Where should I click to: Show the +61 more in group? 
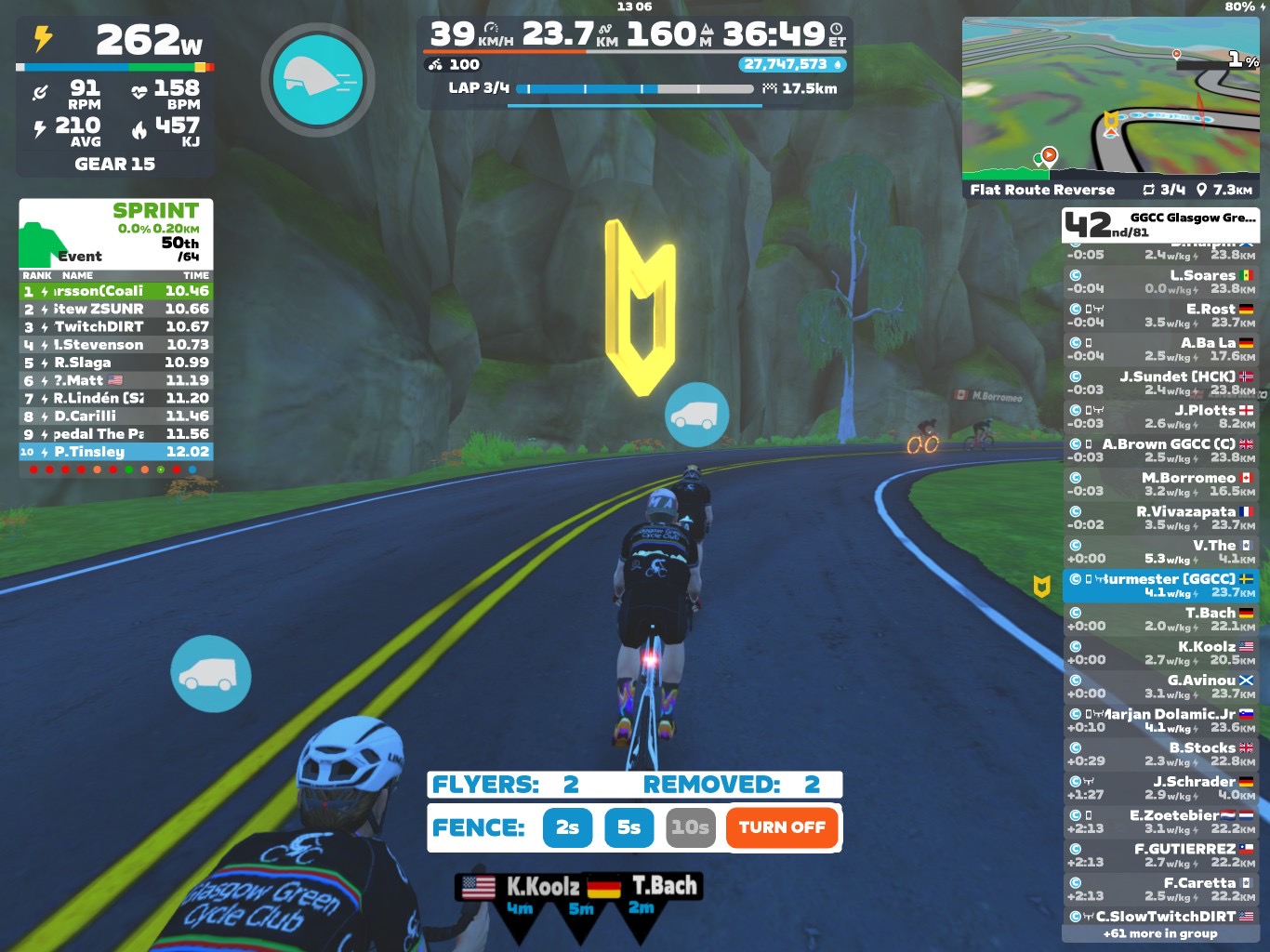[x=1160, y=933]
